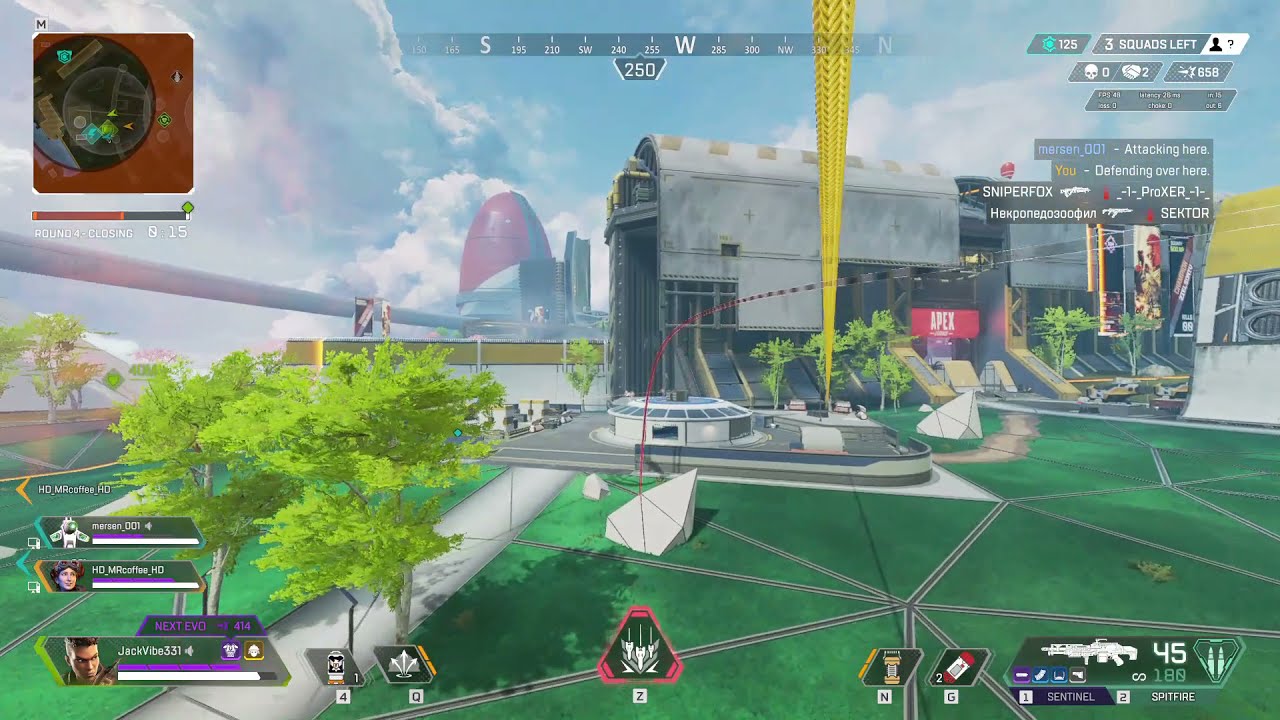
Task: Select the triple-bullet ammo type icon
Action: coord(1218,661)
